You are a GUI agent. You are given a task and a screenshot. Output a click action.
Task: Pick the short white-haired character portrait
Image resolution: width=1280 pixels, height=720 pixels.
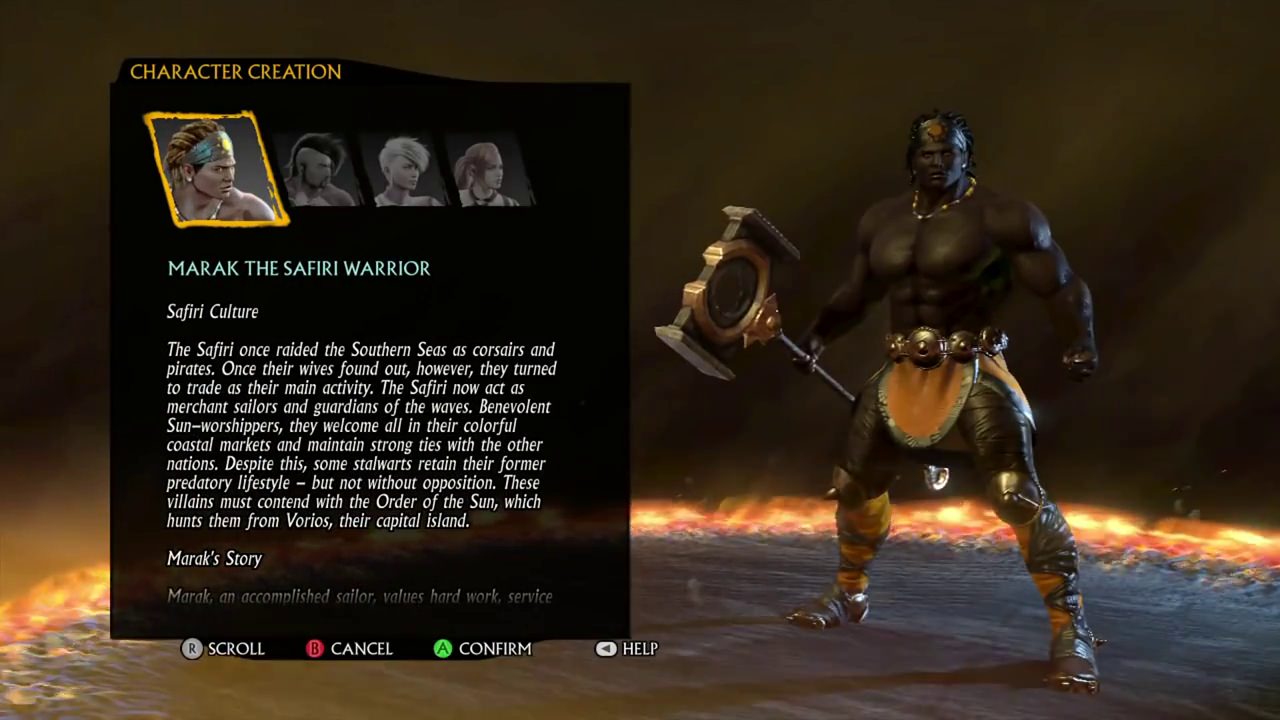[404, 170]
